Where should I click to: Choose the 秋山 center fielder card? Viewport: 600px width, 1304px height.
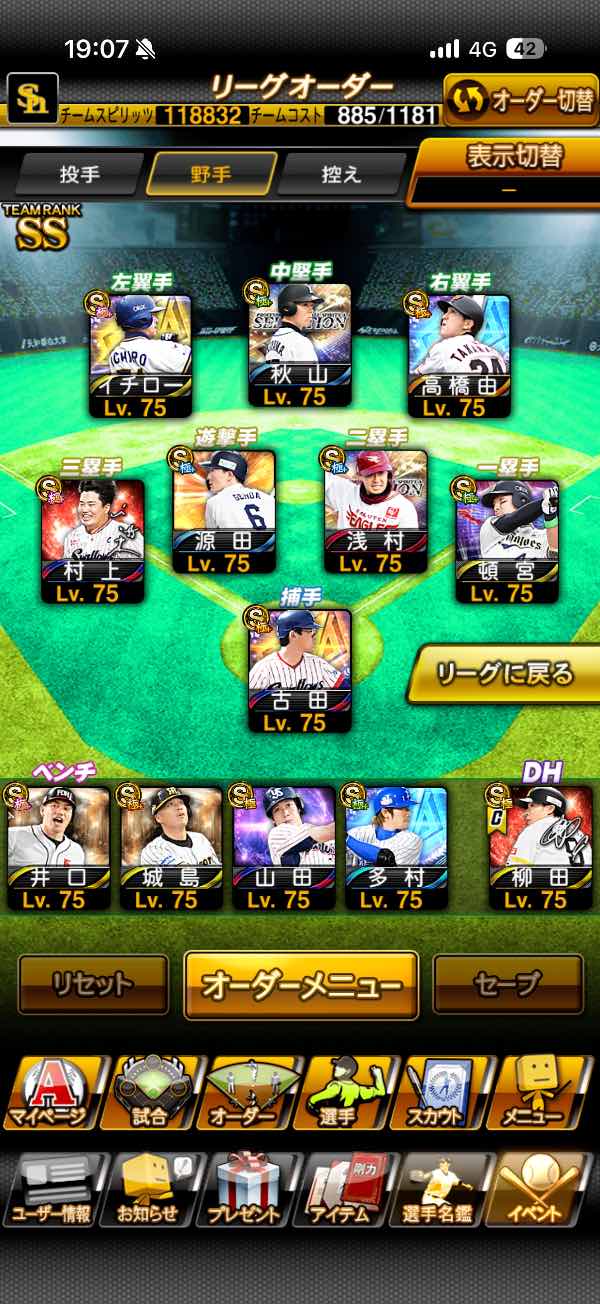[x=300, y=345]
